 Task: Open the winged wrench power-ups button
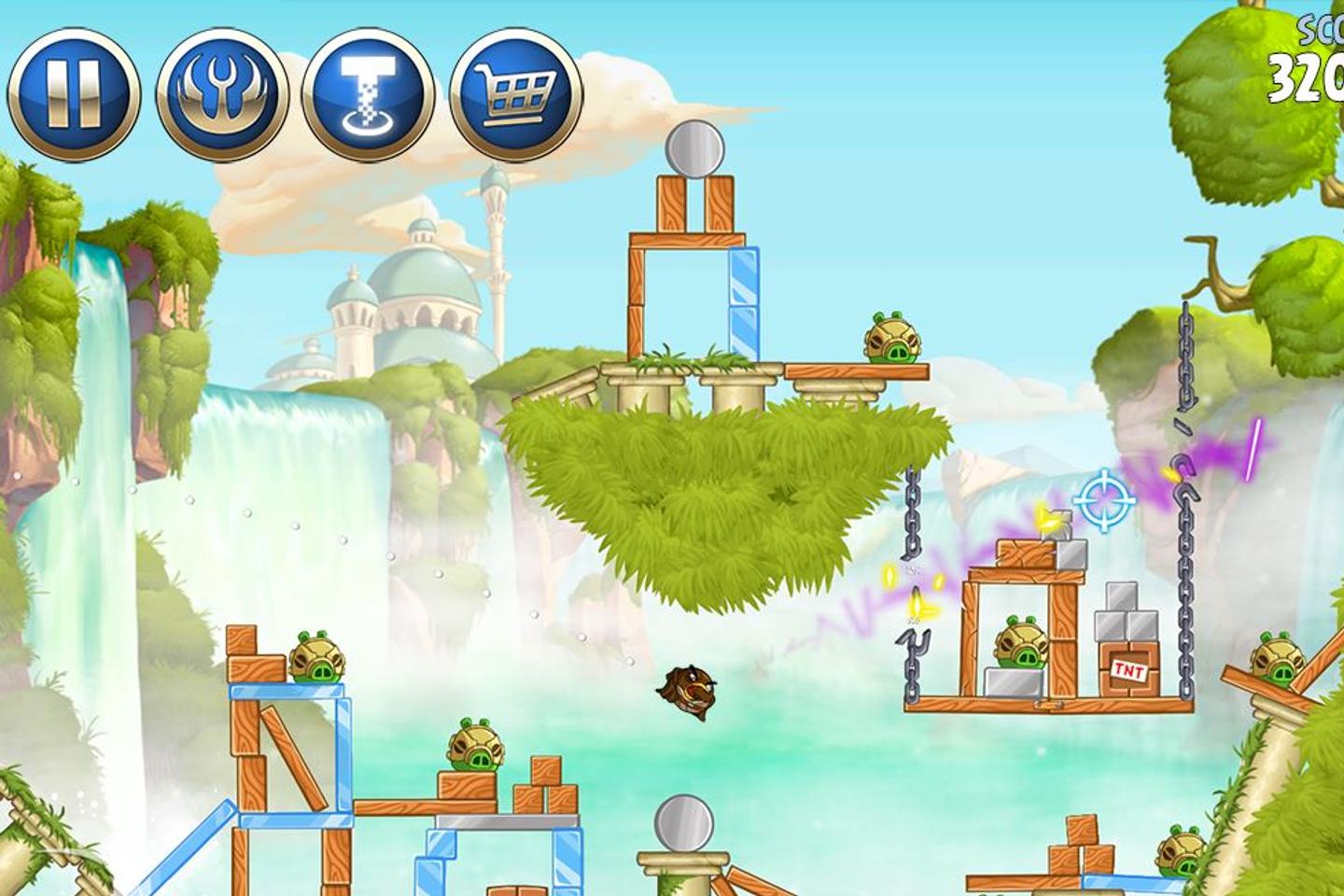coord(222,94)
